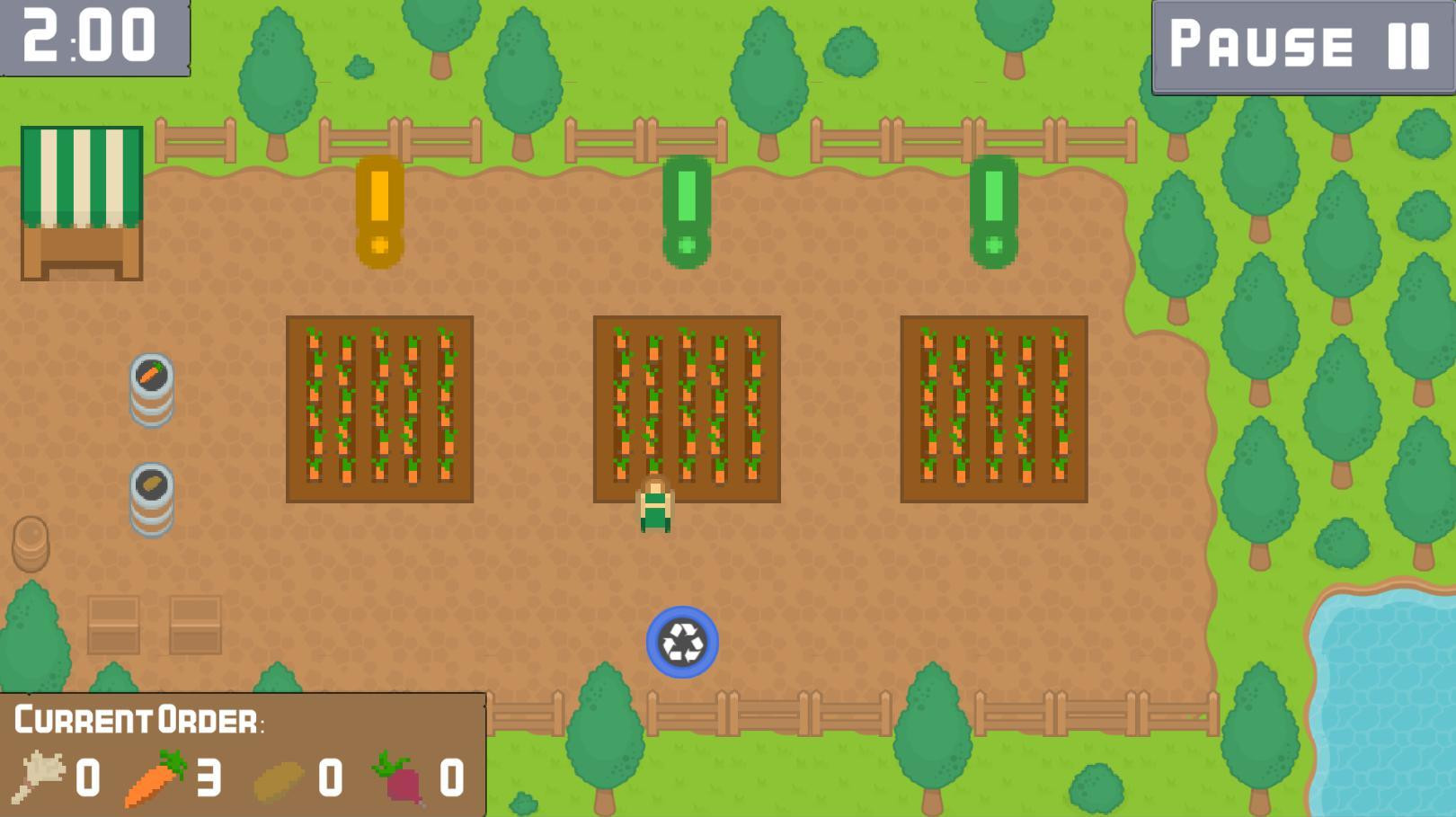The image size is (1456, 817).
Task: Click the orange exclamation delivery marker
Action: coord(377,207)
